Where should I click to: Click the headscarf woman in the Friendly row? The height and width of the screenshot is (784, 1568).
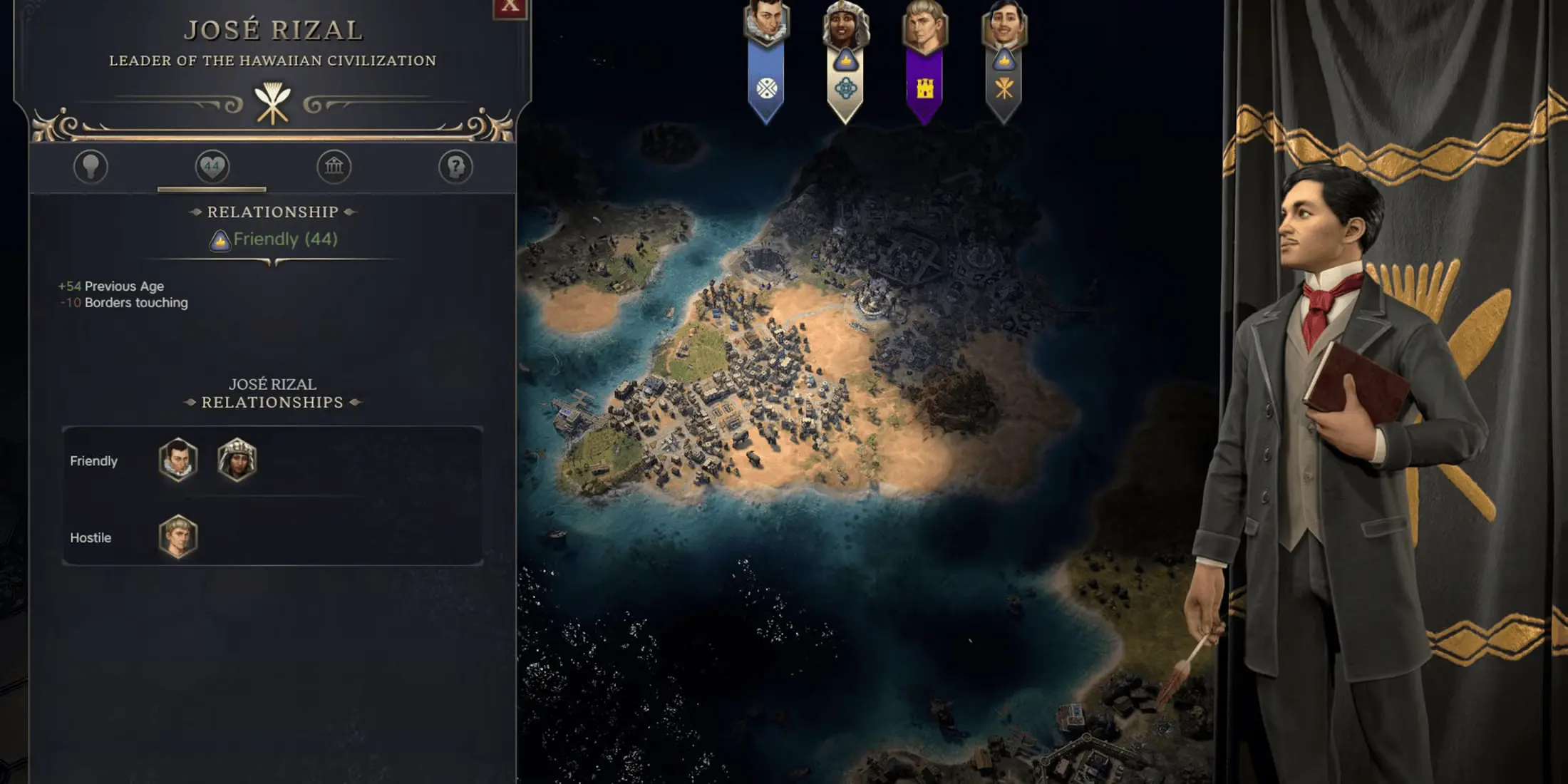(237, 460)
